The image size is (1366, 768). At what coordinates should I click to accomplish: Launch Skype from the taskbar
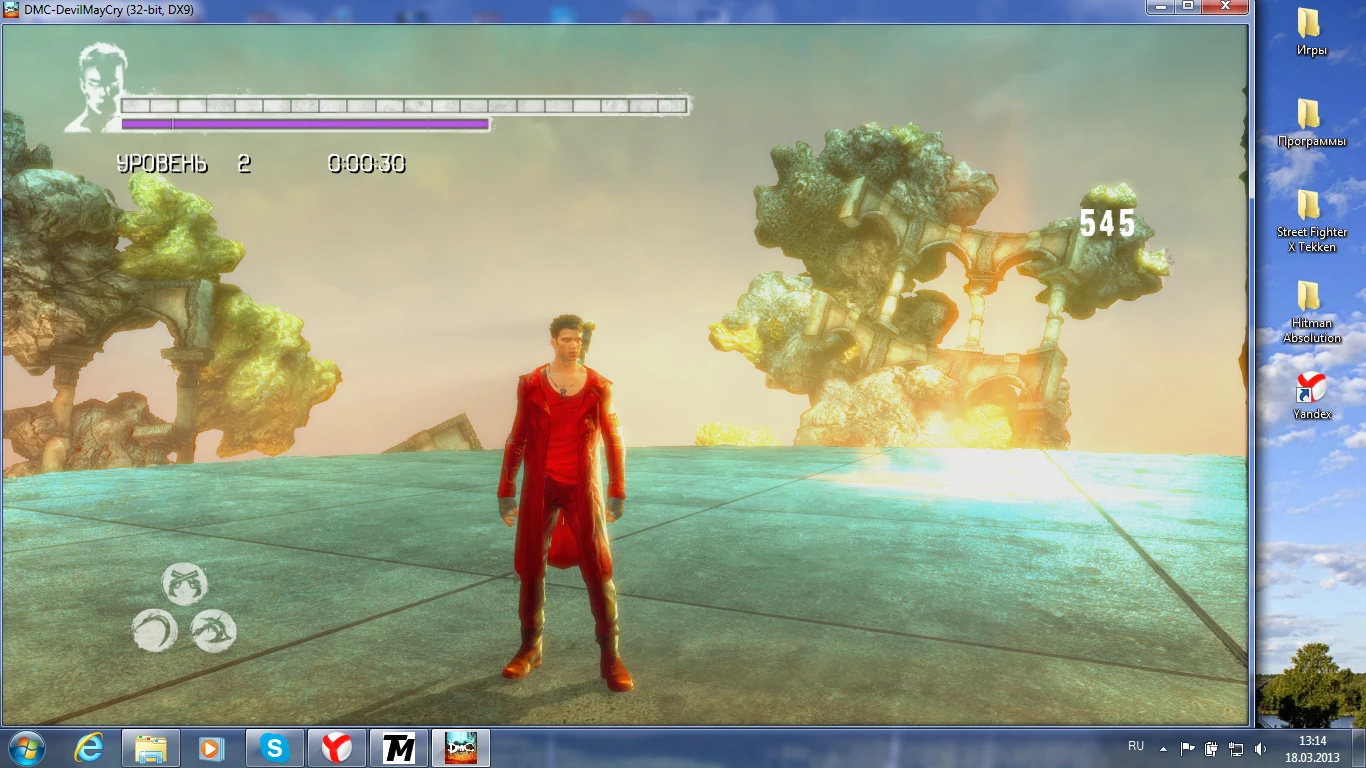point(274,747)
